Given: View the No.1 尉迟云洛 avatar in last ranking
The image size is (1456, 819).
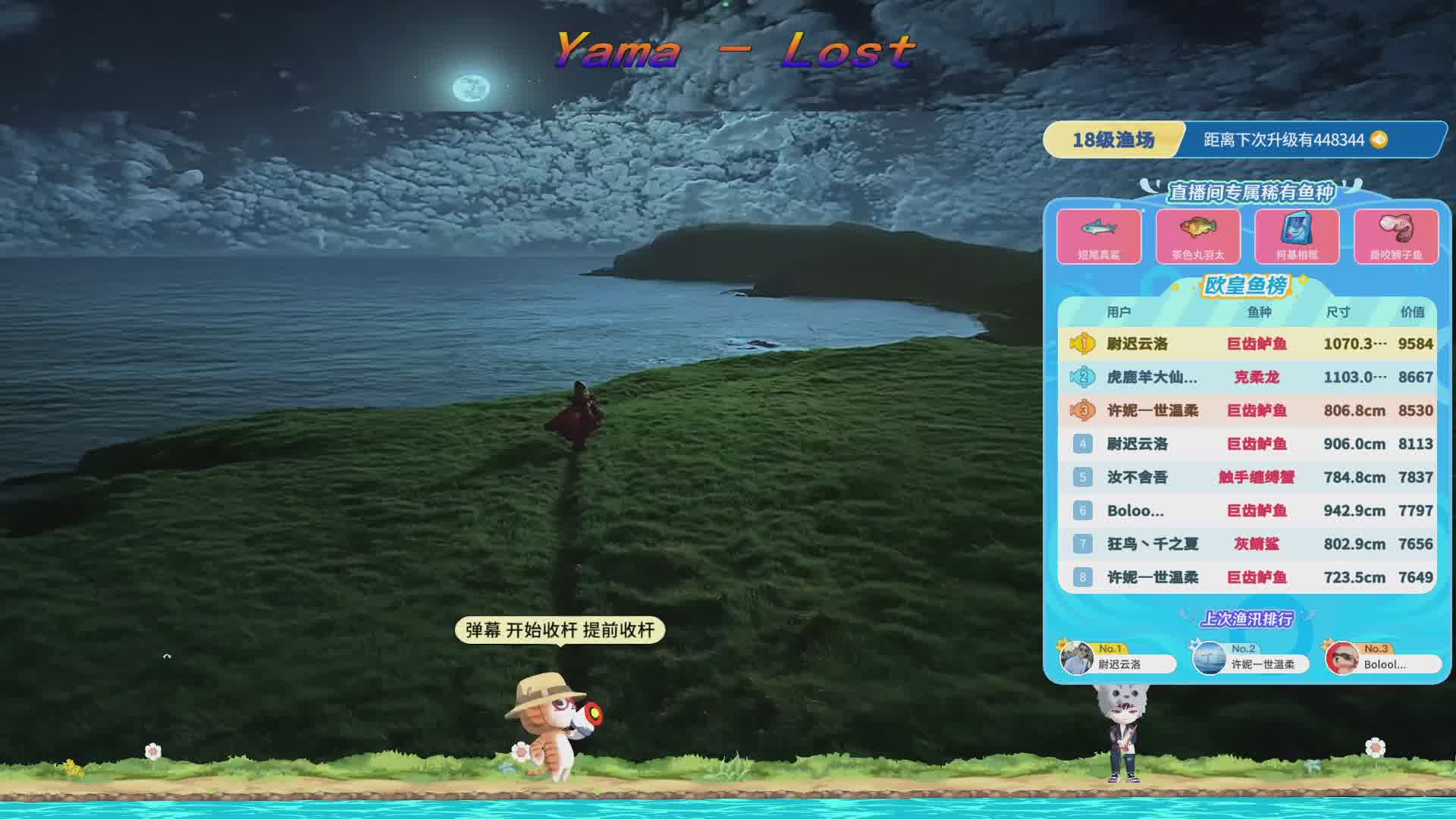Looking at the screenshot, I should click(x=1077, y=658).
